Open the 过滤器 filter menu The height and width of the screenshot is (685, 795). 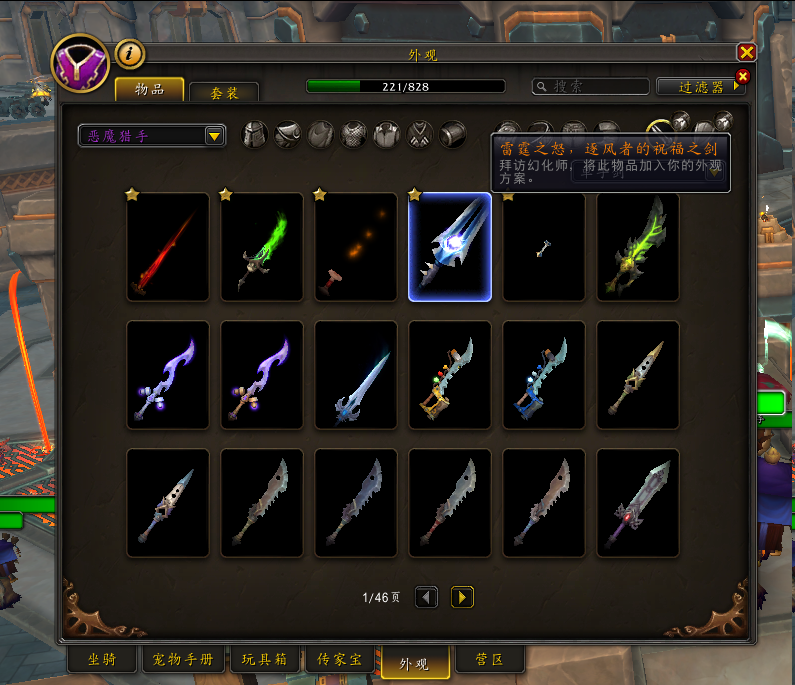tap(701, 87)
